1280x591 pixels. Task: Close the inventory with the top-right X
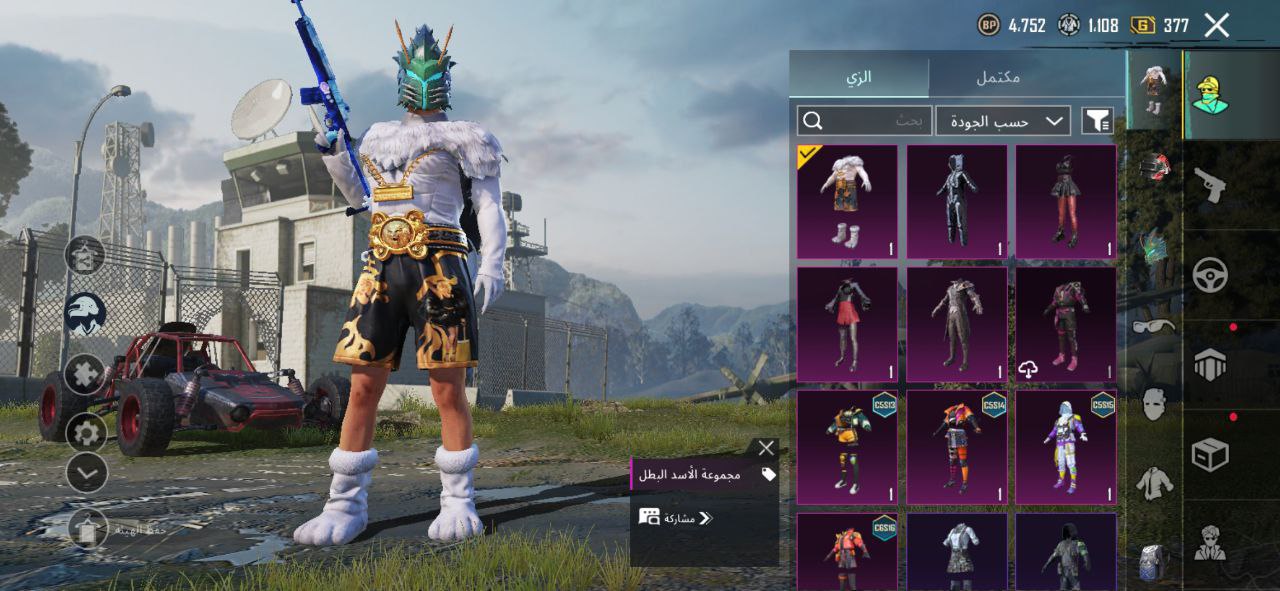1216,25
